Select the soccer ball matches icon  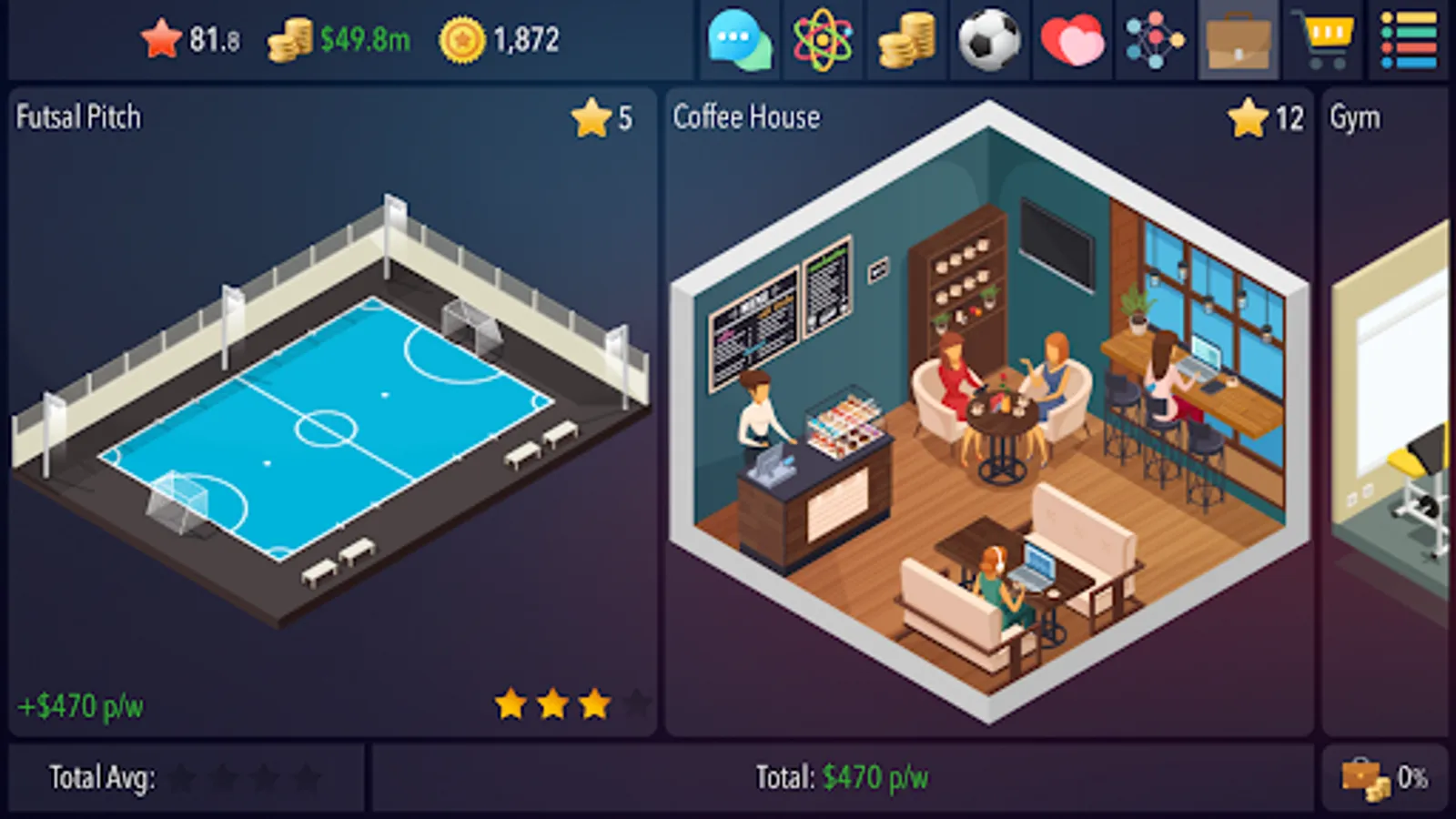987,40
